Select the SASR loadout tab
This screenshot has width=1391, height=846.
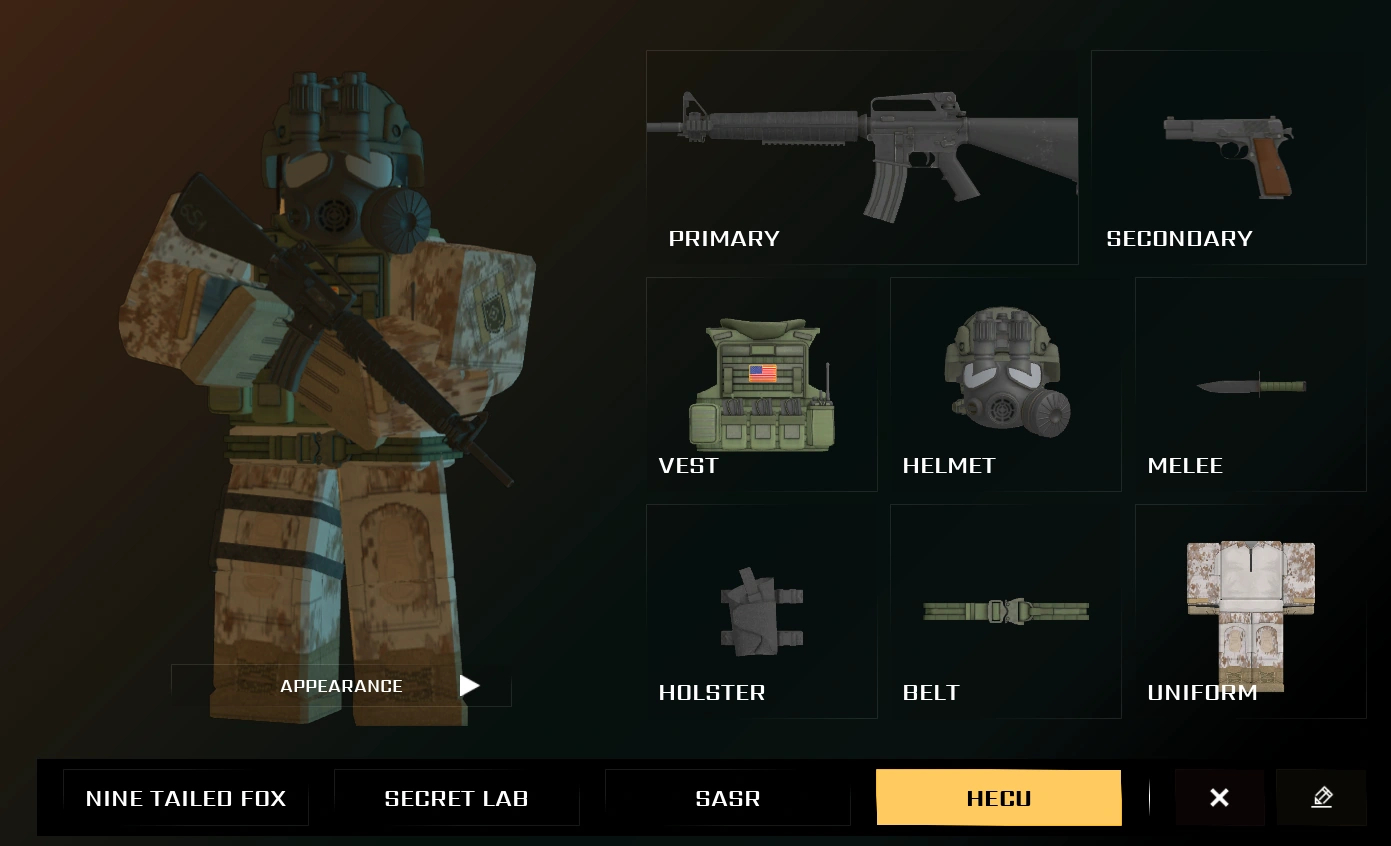(x=728, y=797)
